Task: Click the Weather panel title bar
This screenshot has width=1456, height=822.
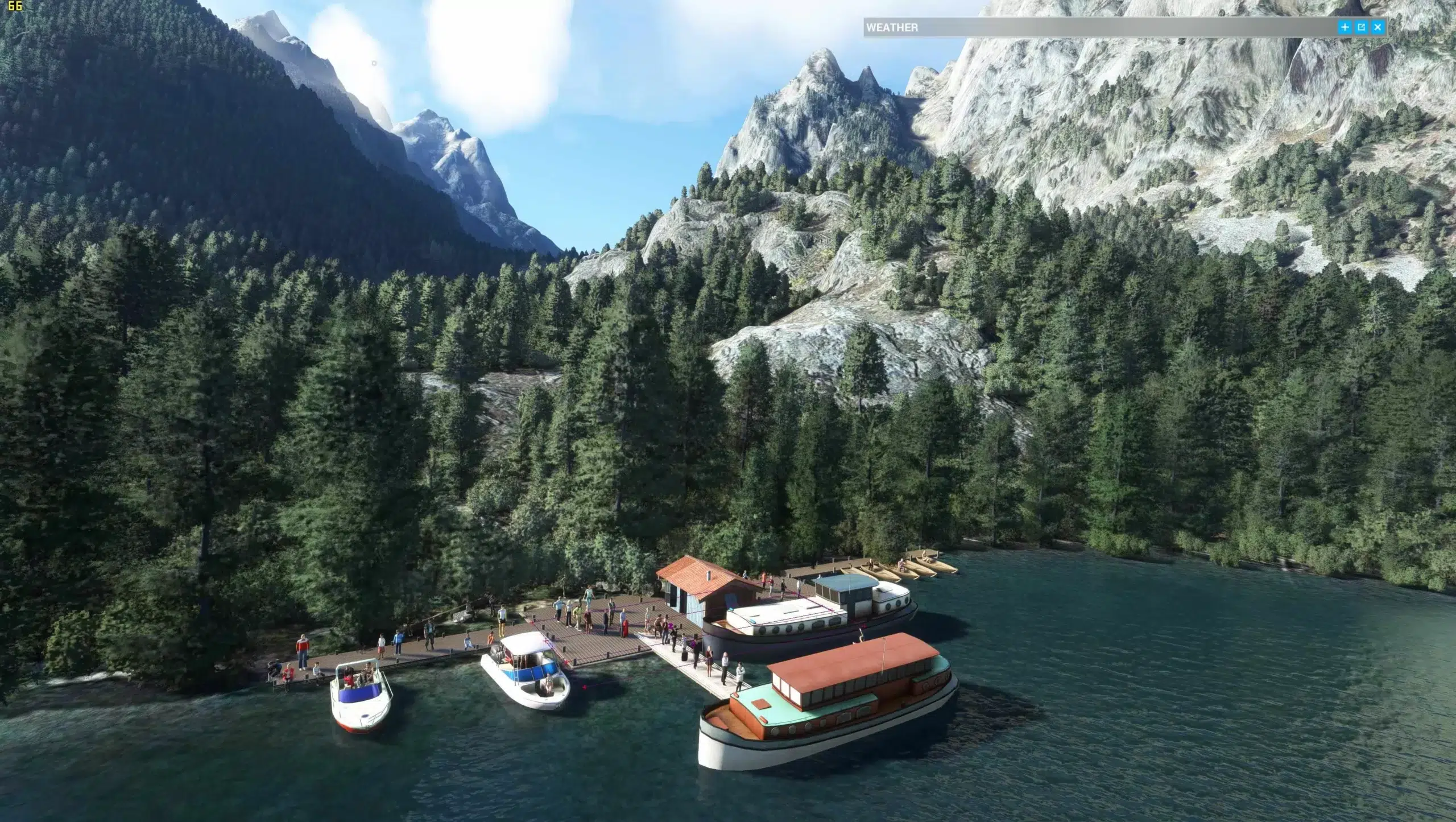Action: point(1081,27)
